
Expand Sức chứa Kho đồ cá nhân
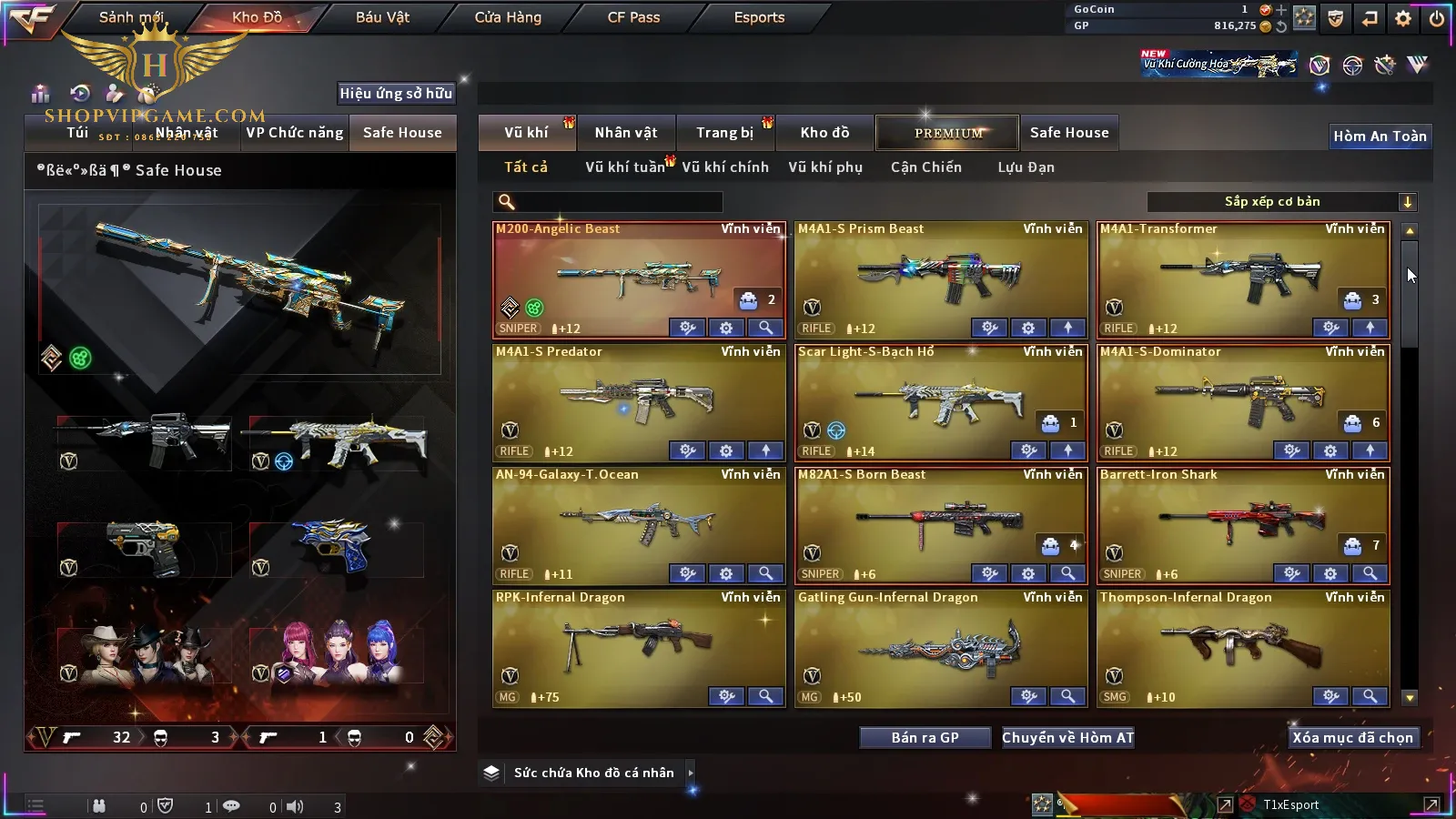(x=691, y=773)
